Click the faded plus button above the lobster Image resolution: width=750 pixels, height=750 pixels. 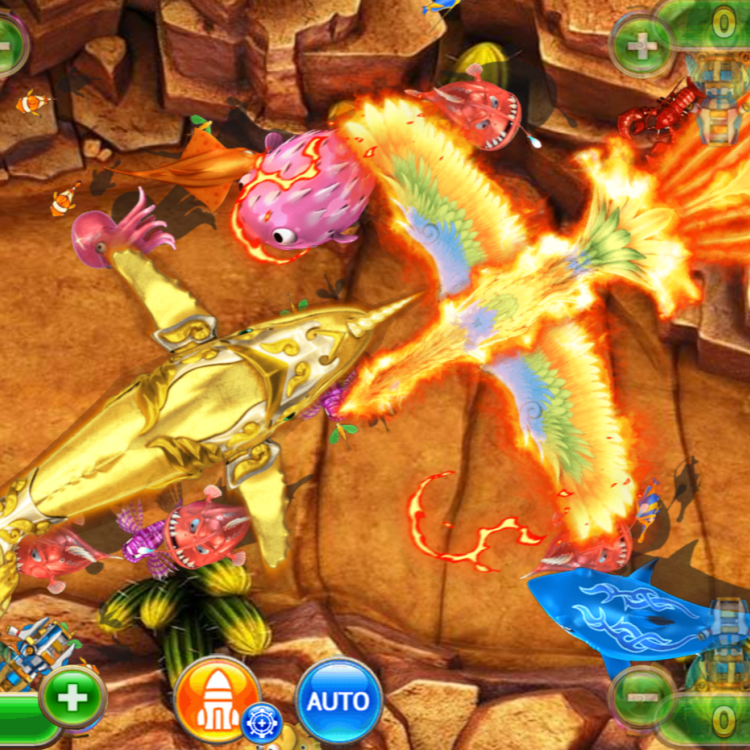(x=642, y=45)
